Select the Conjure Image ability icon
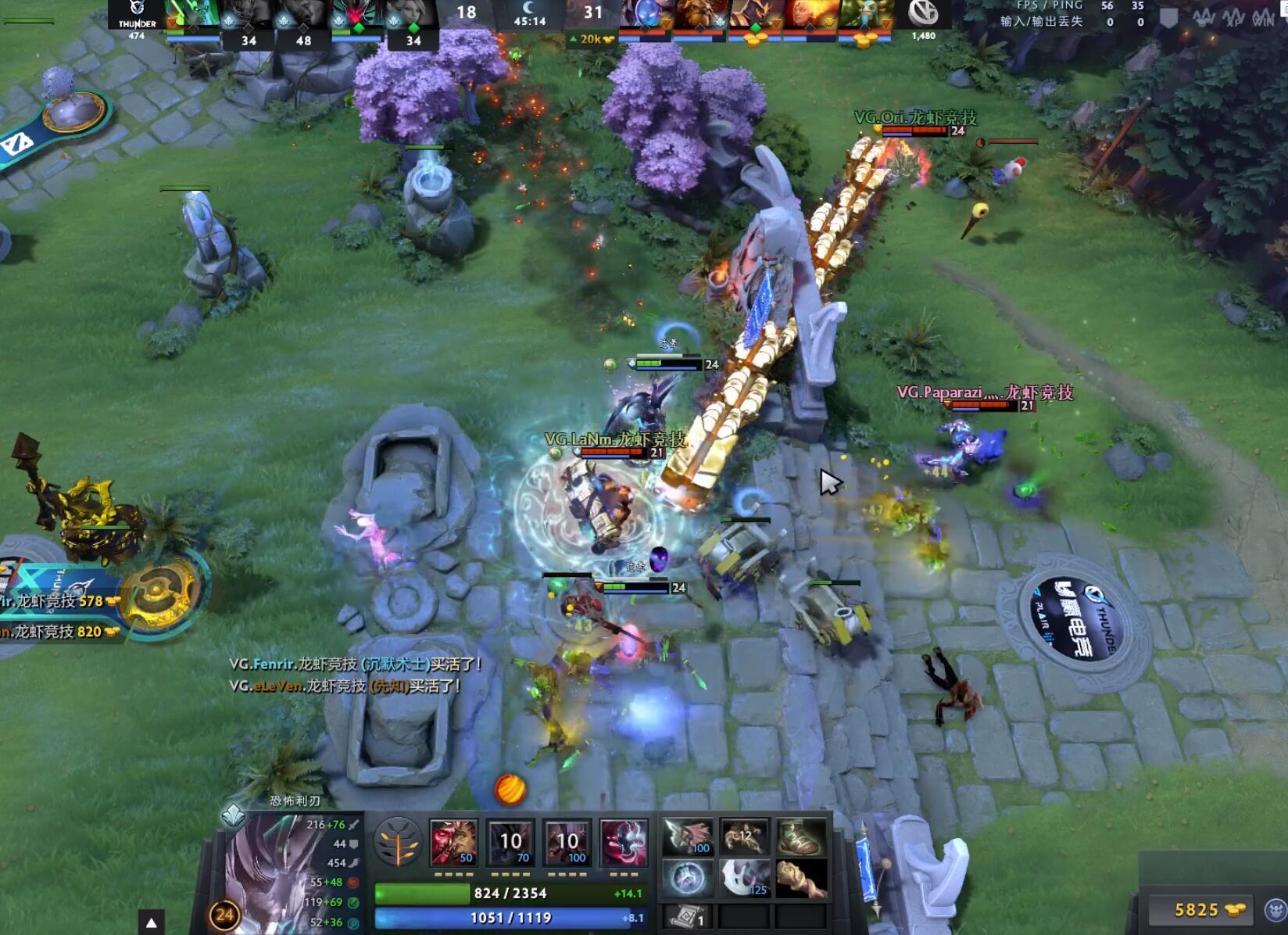Viewport: 1288px width, 935px height. [510, 844]
